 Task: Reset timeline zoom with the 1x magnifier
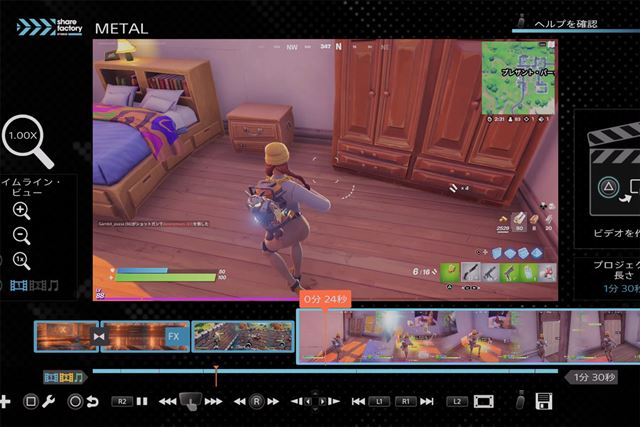click(21, 262)
